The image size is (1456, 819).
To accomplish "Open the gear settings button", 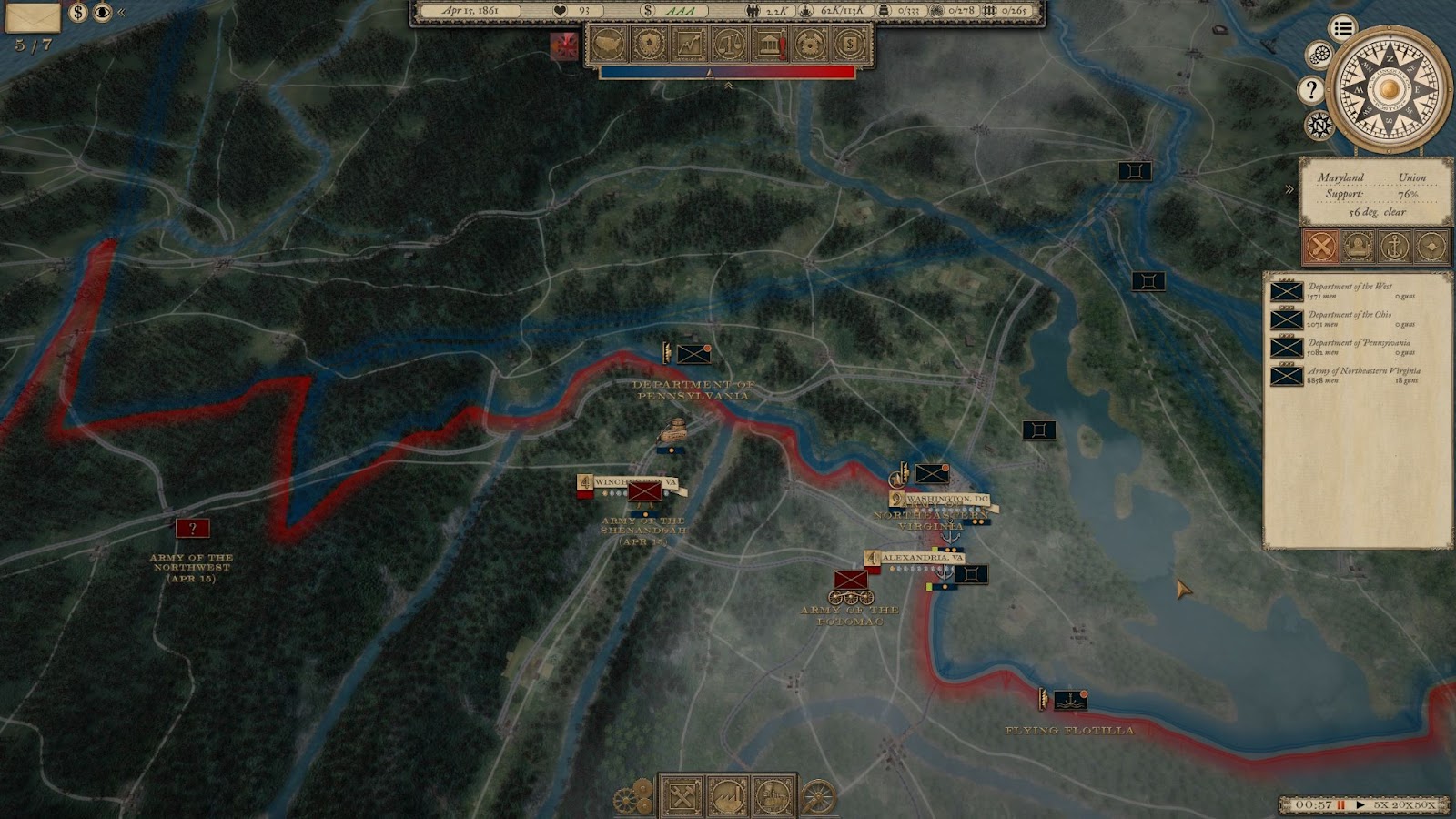I will coord(1319,56).
